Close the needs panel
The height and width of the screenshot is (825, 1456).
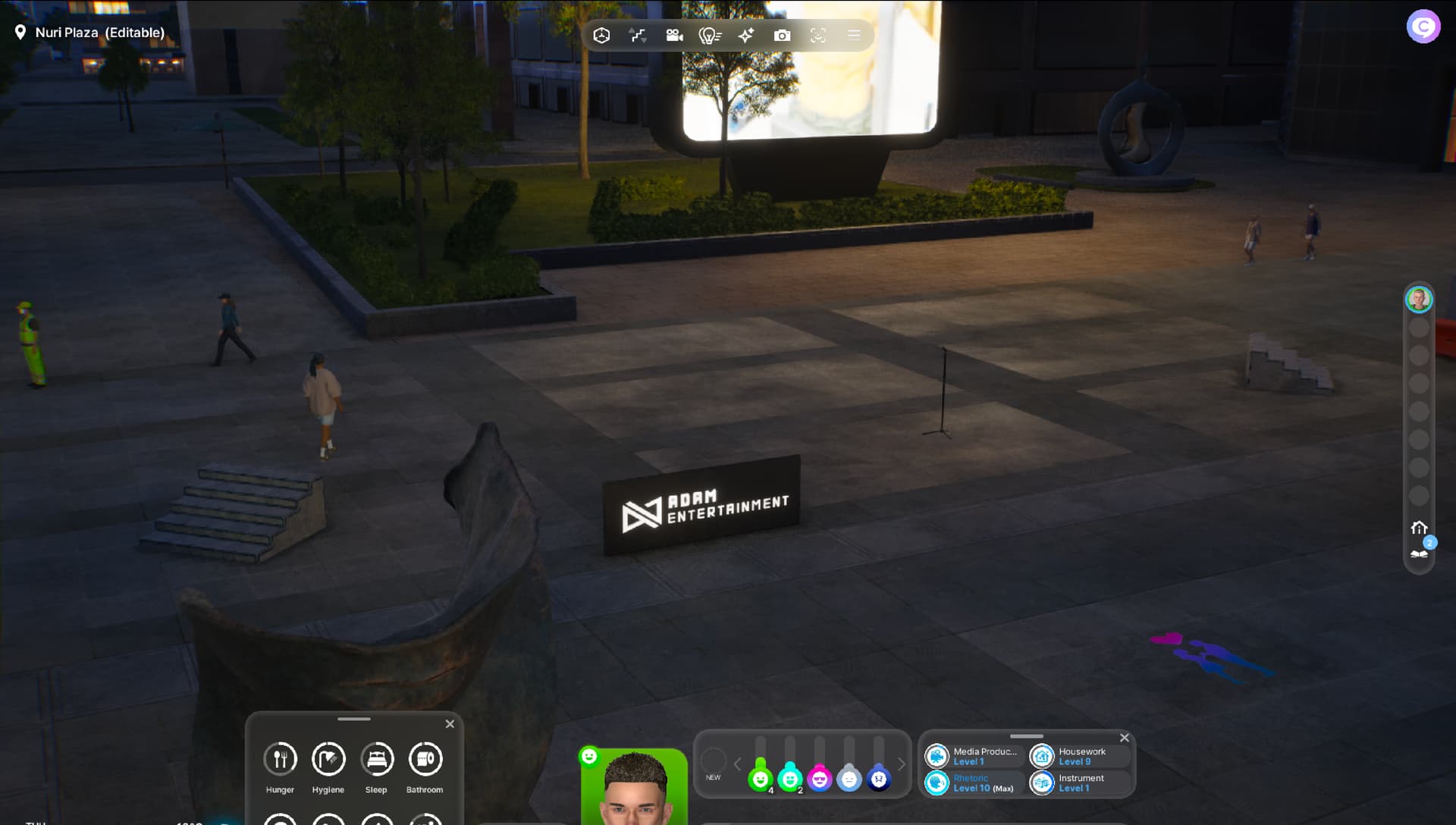click(x=450, y=724)
